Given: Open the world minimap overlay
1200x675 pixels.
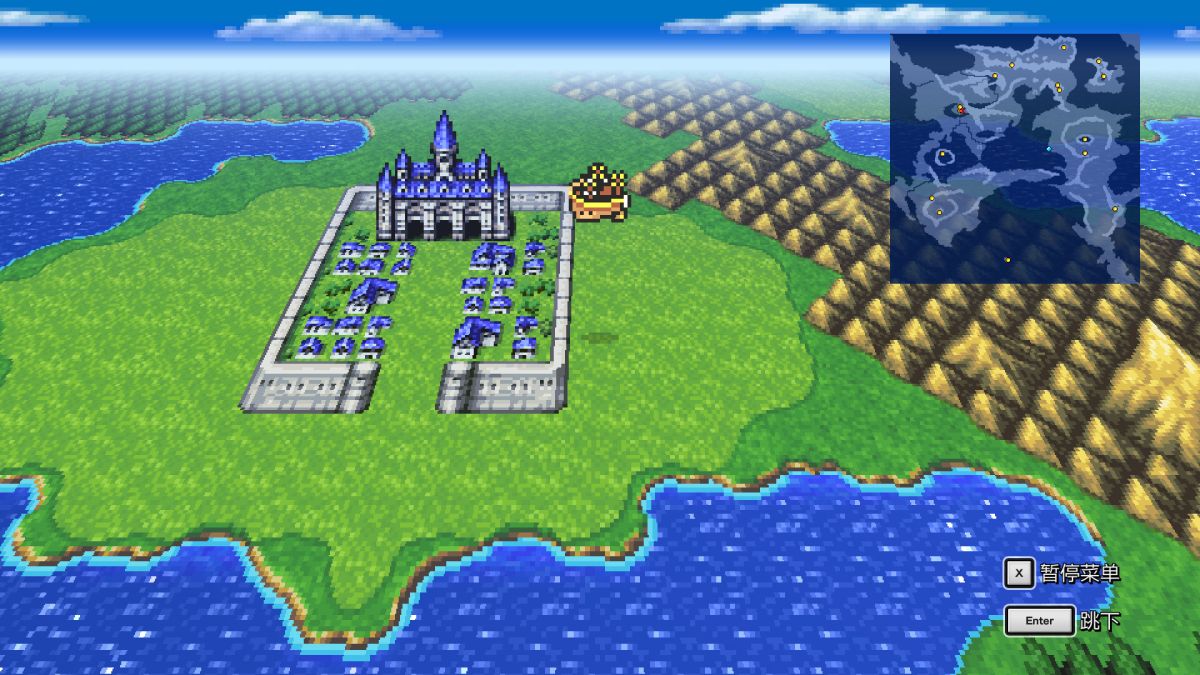Looking at the screenshot, I should click(1014, 158).
